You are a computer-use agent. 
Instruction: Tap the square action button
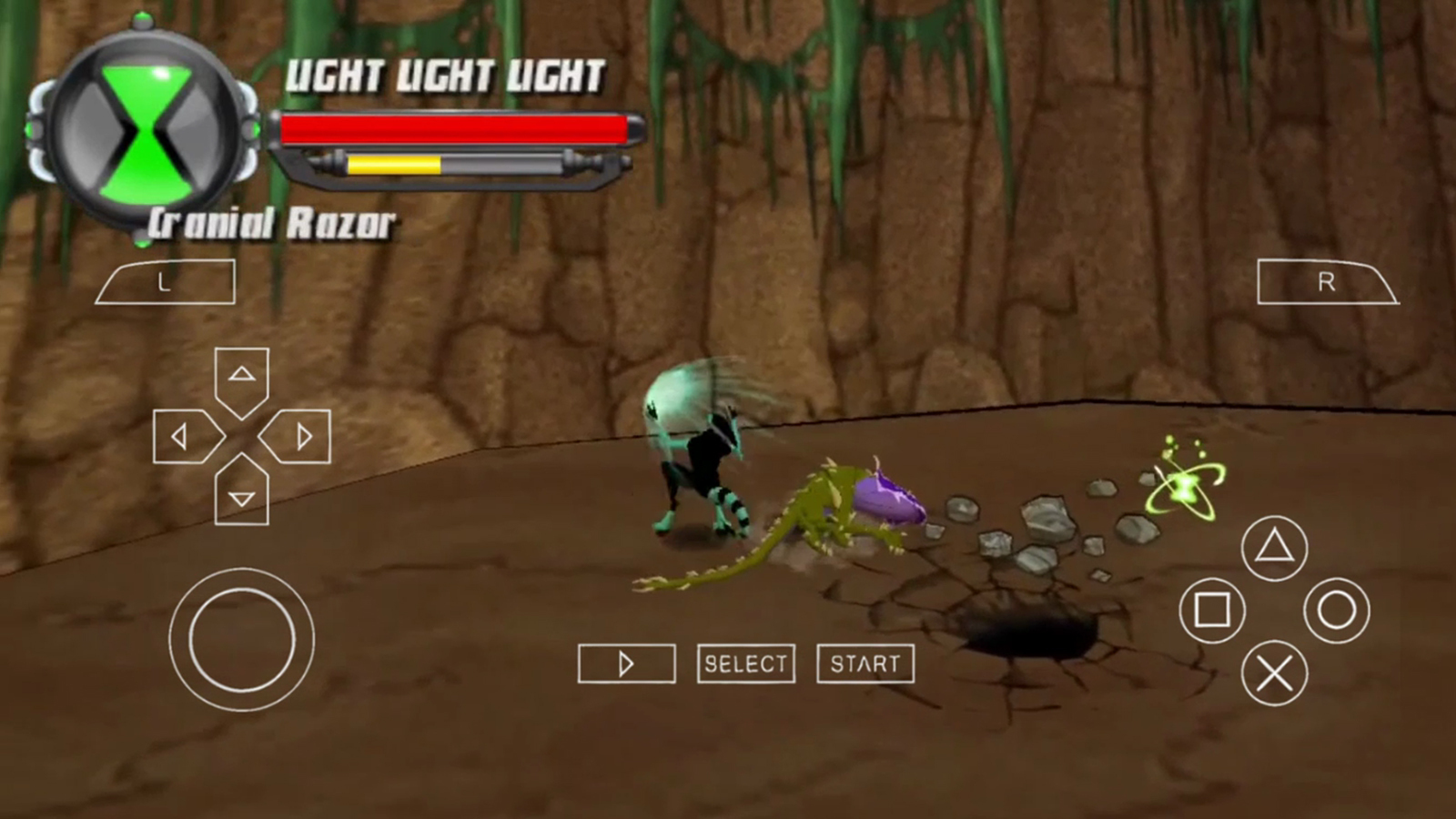[x=1212, y=611]
